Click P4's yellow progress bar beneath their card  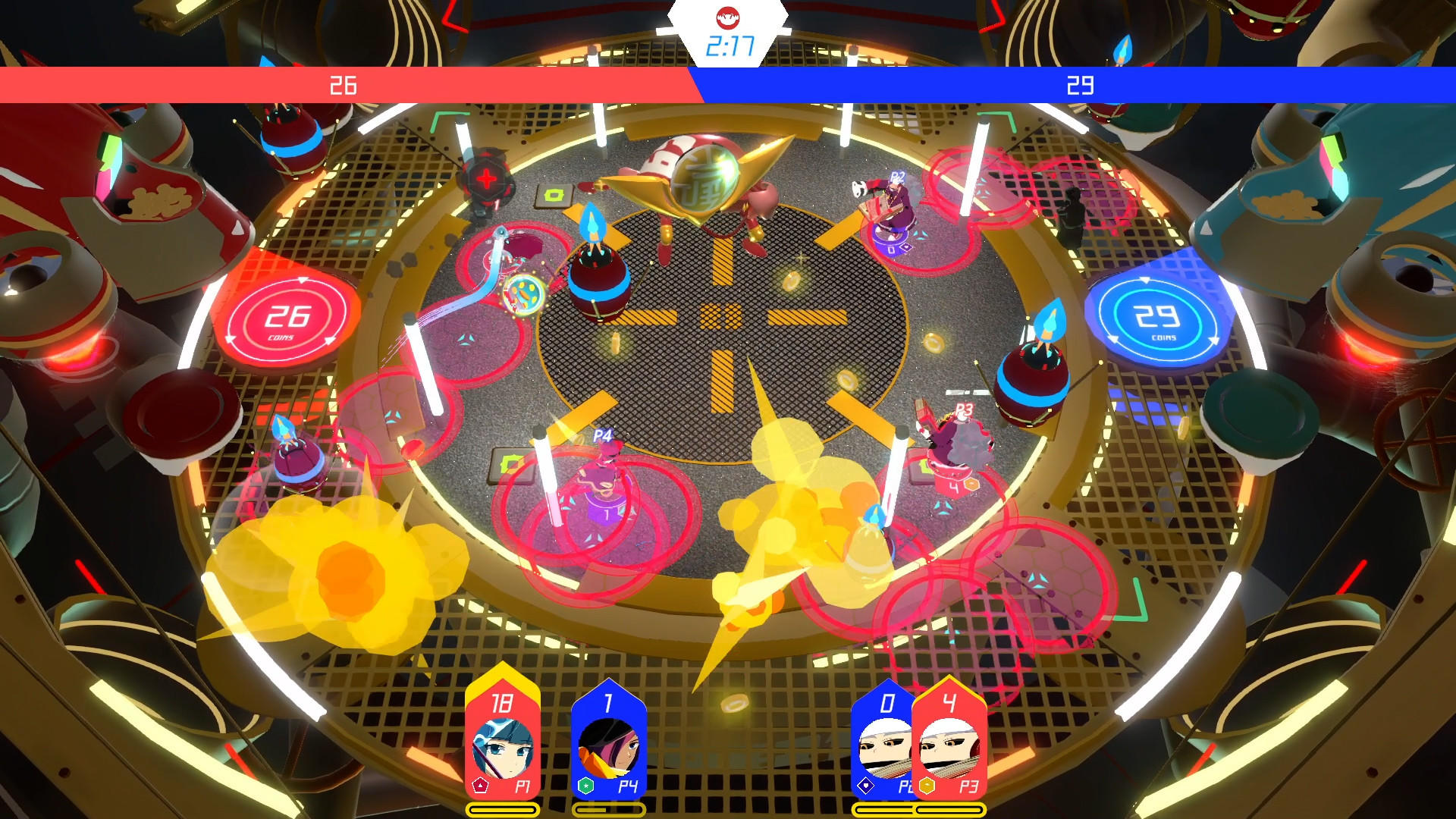coord(609,808)
